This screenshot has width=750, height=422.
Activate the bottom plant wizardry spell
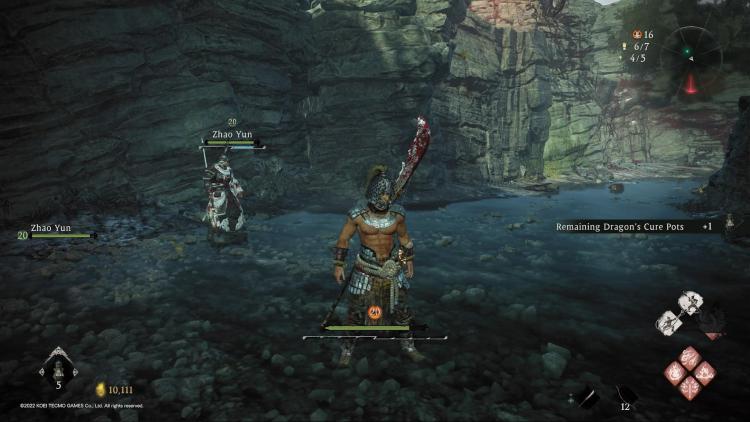[x=691, y=388]
